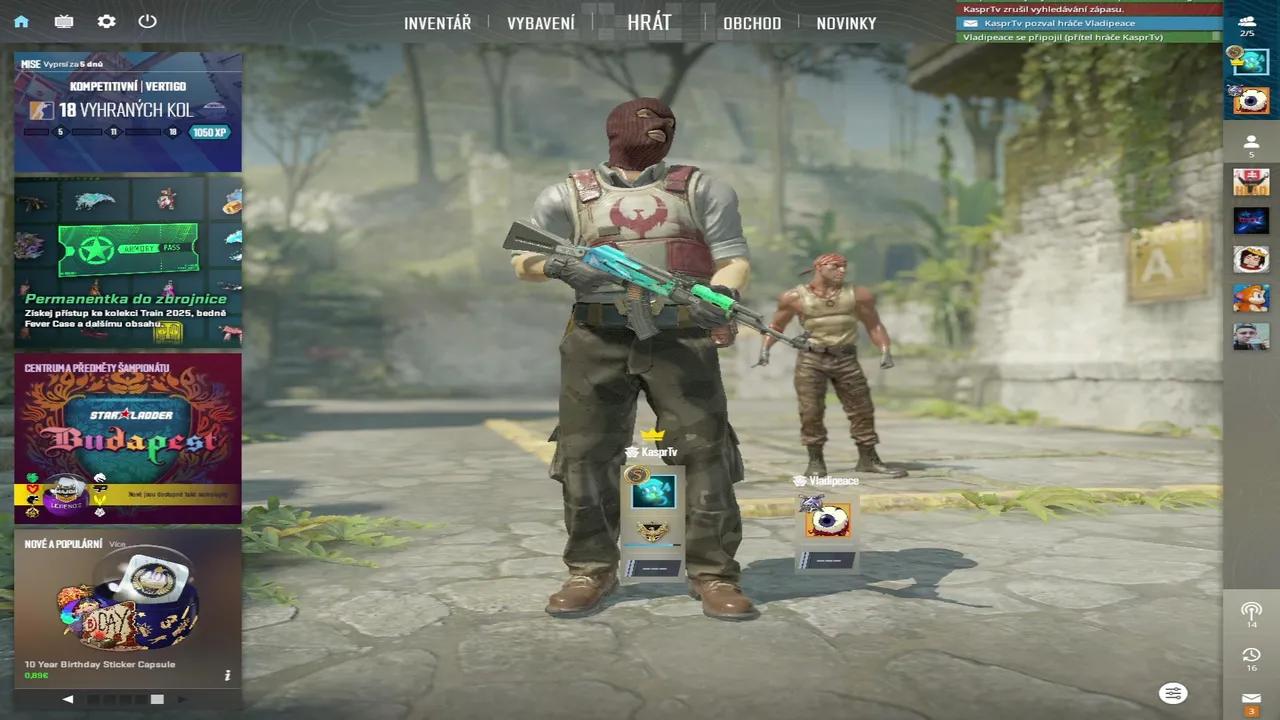Click the right carousel arrow below the panels
This screenshot has width=1280, height=720.
(183, 699)
